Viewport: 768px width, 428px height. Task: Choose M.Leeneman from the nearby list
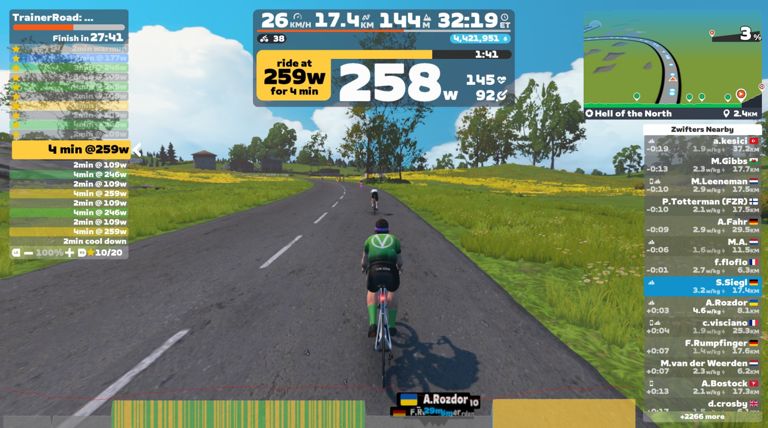tap(704, 183)
